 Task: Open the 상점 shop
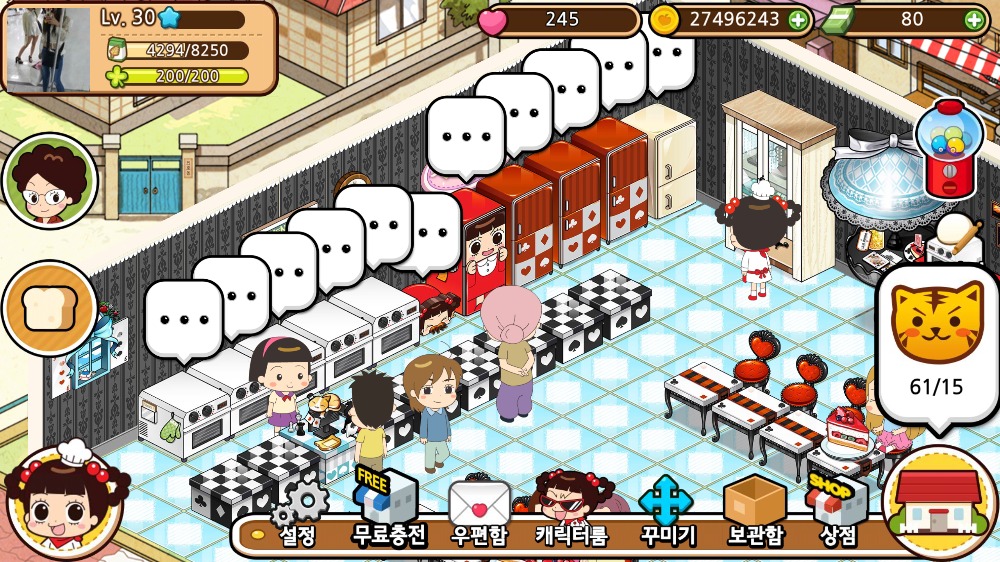point(837,511)
